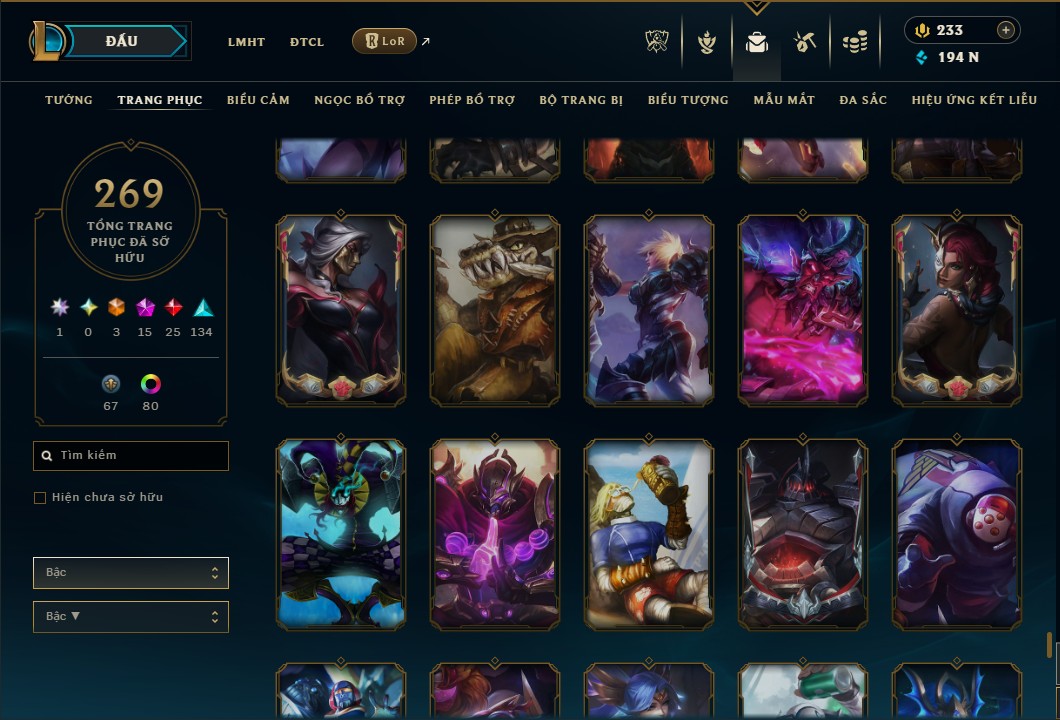Click the ĐẤU play button
Screen dimensions: 1060x720
[121, 41]
